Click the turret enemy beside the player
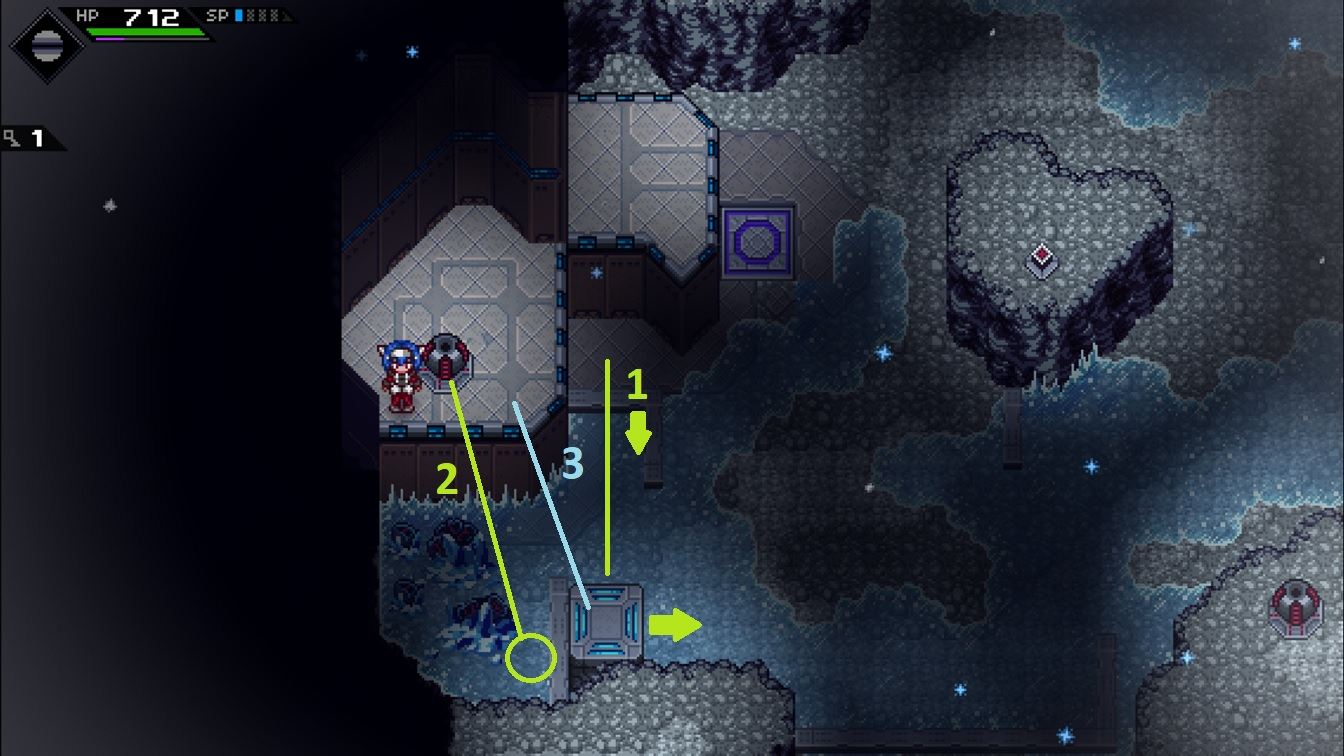The height and width of the screenshot is (756, 1344). coord(447,358)
